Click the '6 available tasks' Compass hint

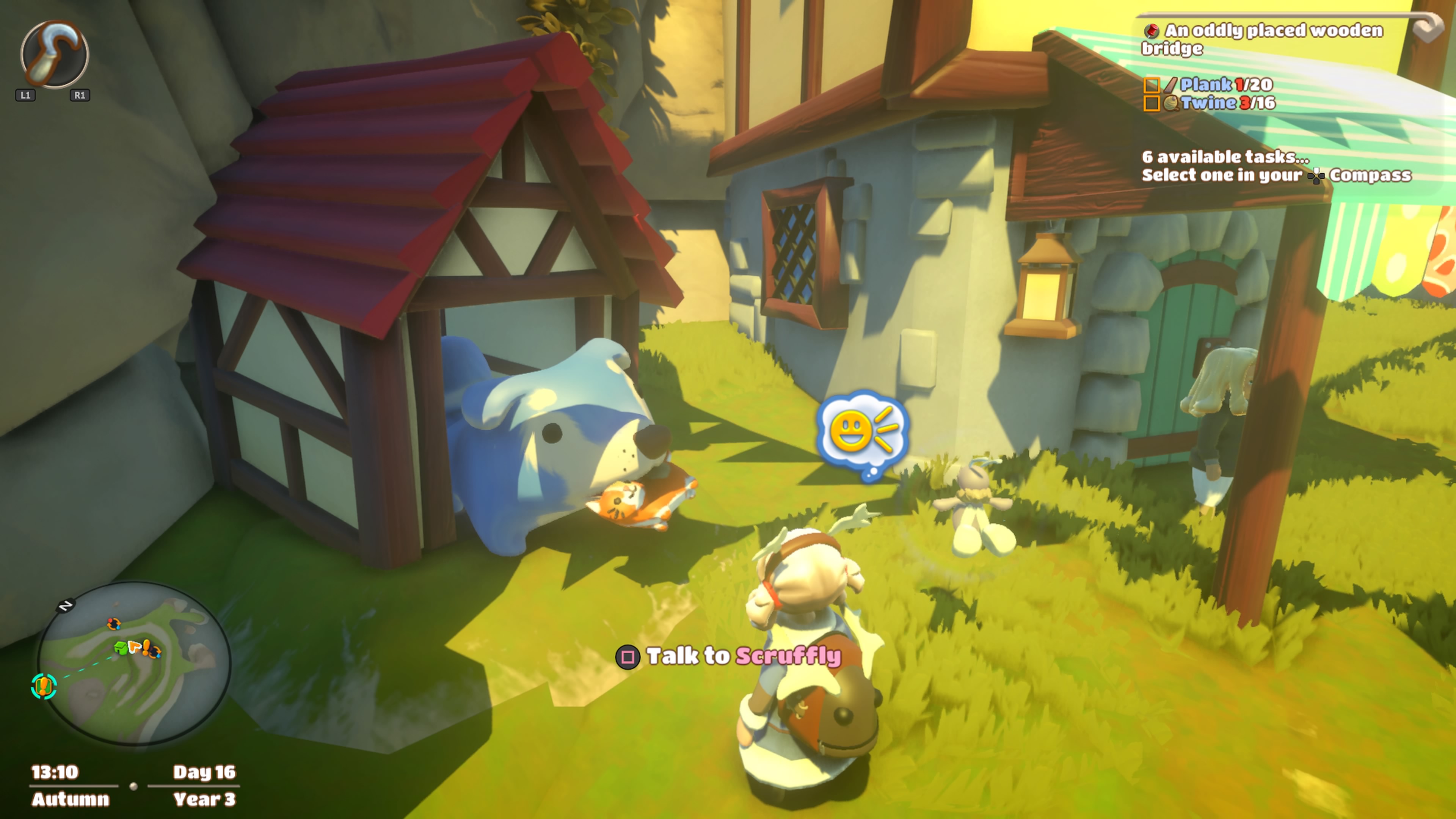(x=1276, y=166)
